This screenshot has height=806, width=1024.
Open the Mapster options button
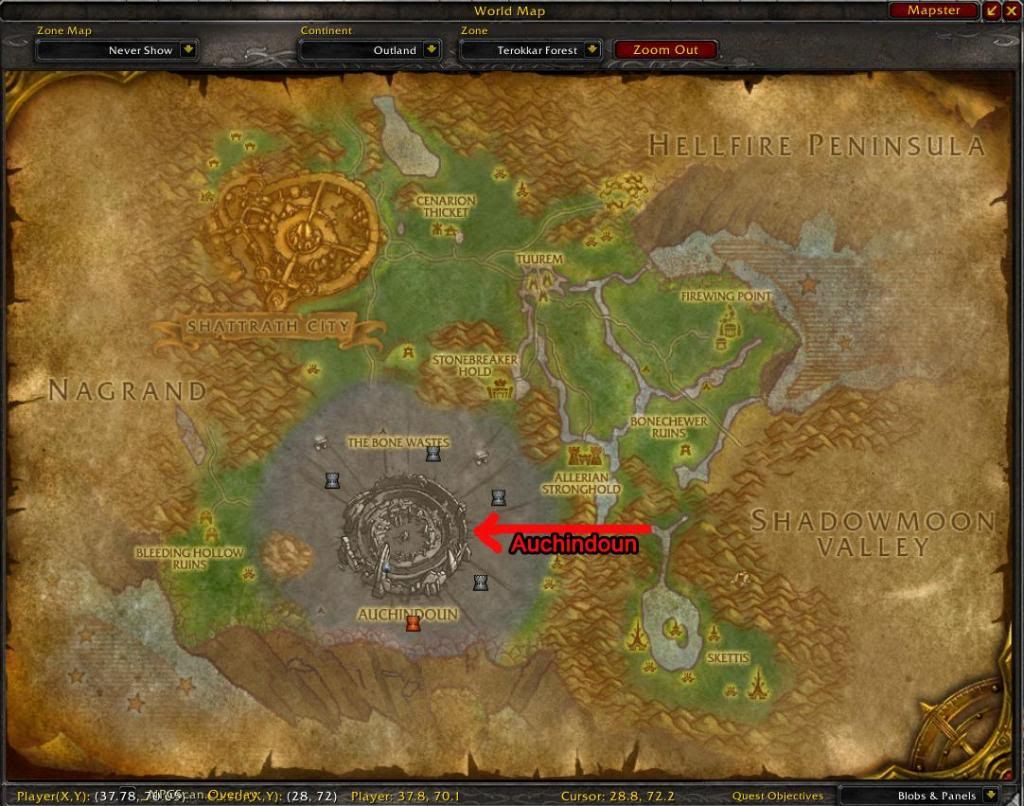[x=933, y=11]
